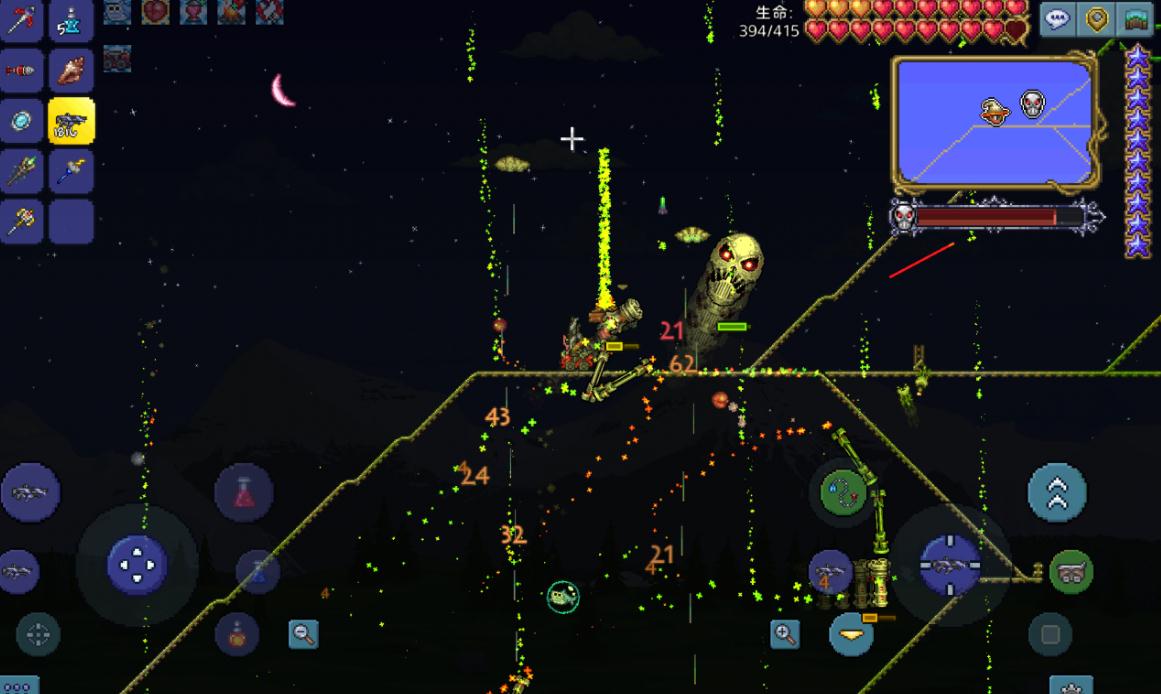Tap the double-arrow jump button
The image size is (1161, 694).
pos(1057,492)
